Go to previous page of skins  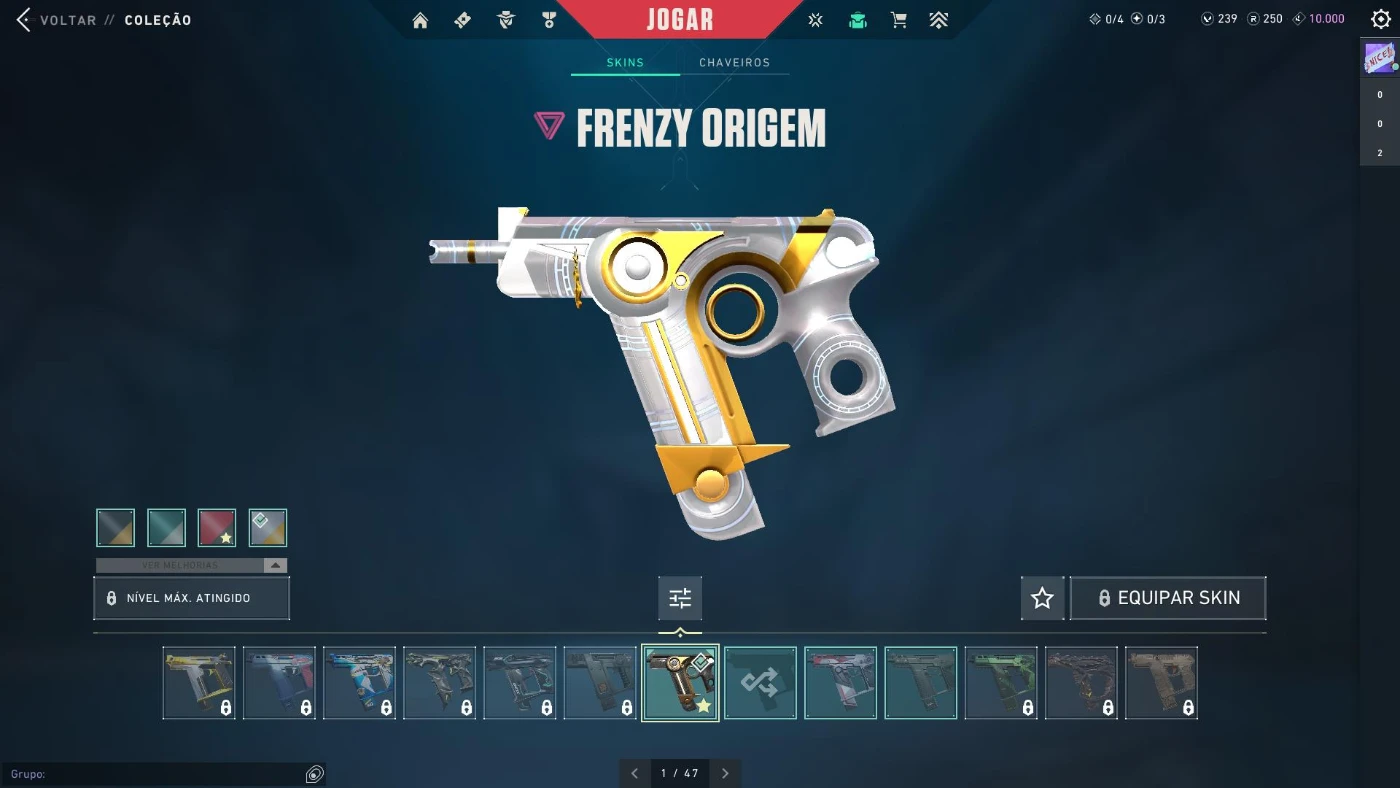point(634,773)
